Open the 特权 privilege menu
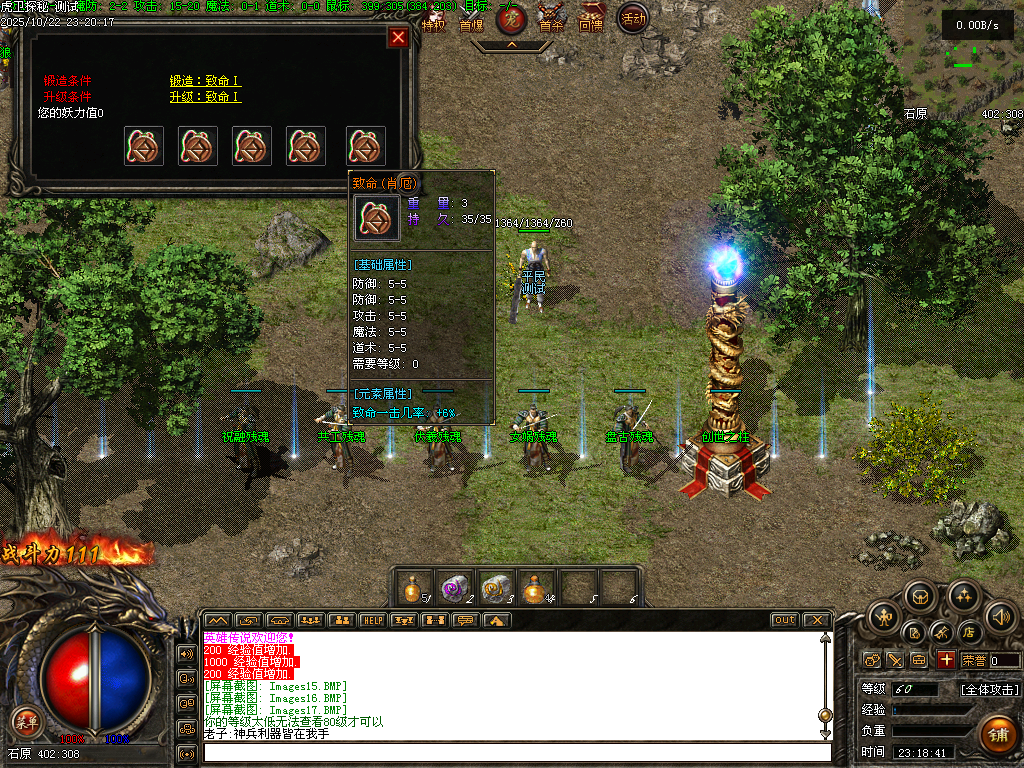The image size is (1024, 768). tap(433, 24)
